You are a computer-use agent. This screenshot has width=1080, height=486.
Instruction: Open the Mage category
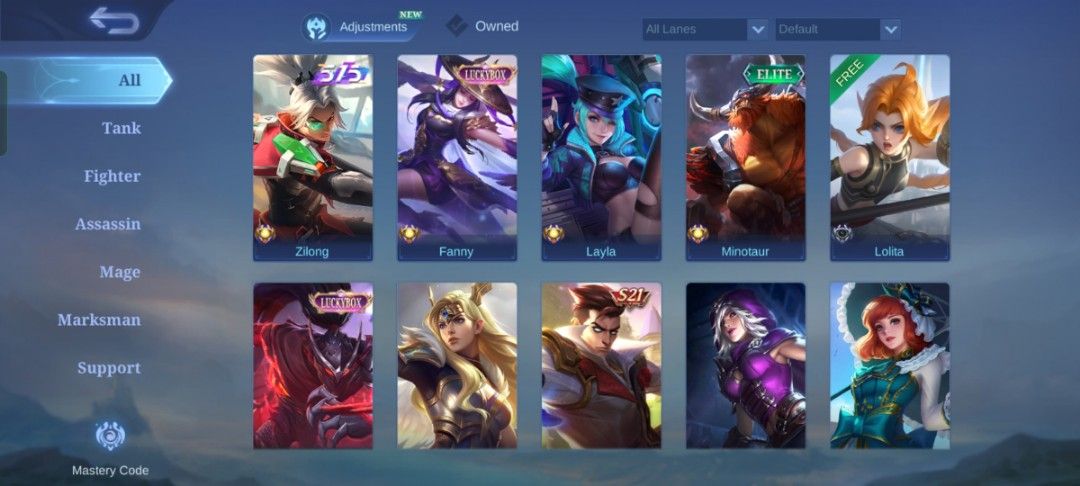click(120, 272)
